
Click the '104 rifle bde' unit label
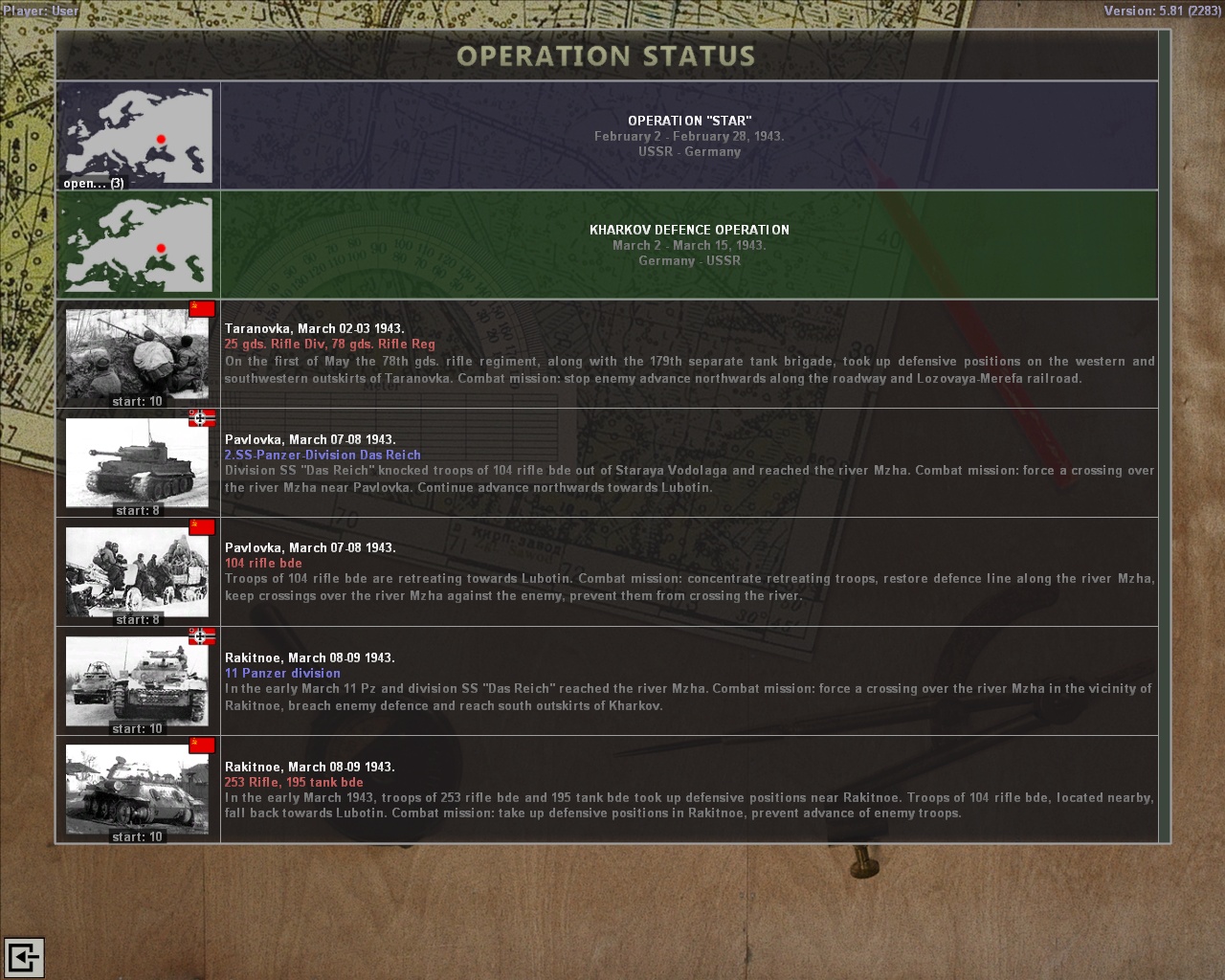click(x=263, y=563)
